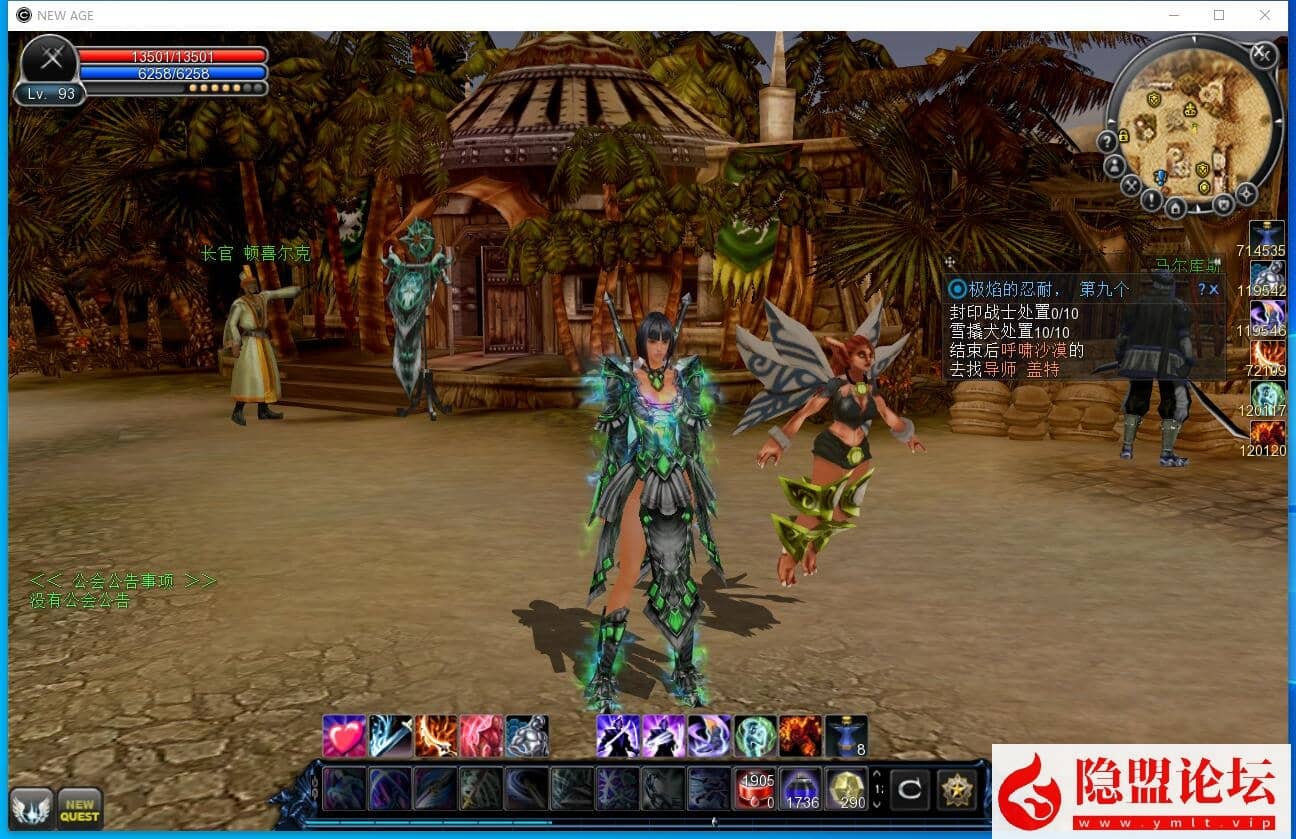Click the question mark help on the quest window

coord(1204,289)
